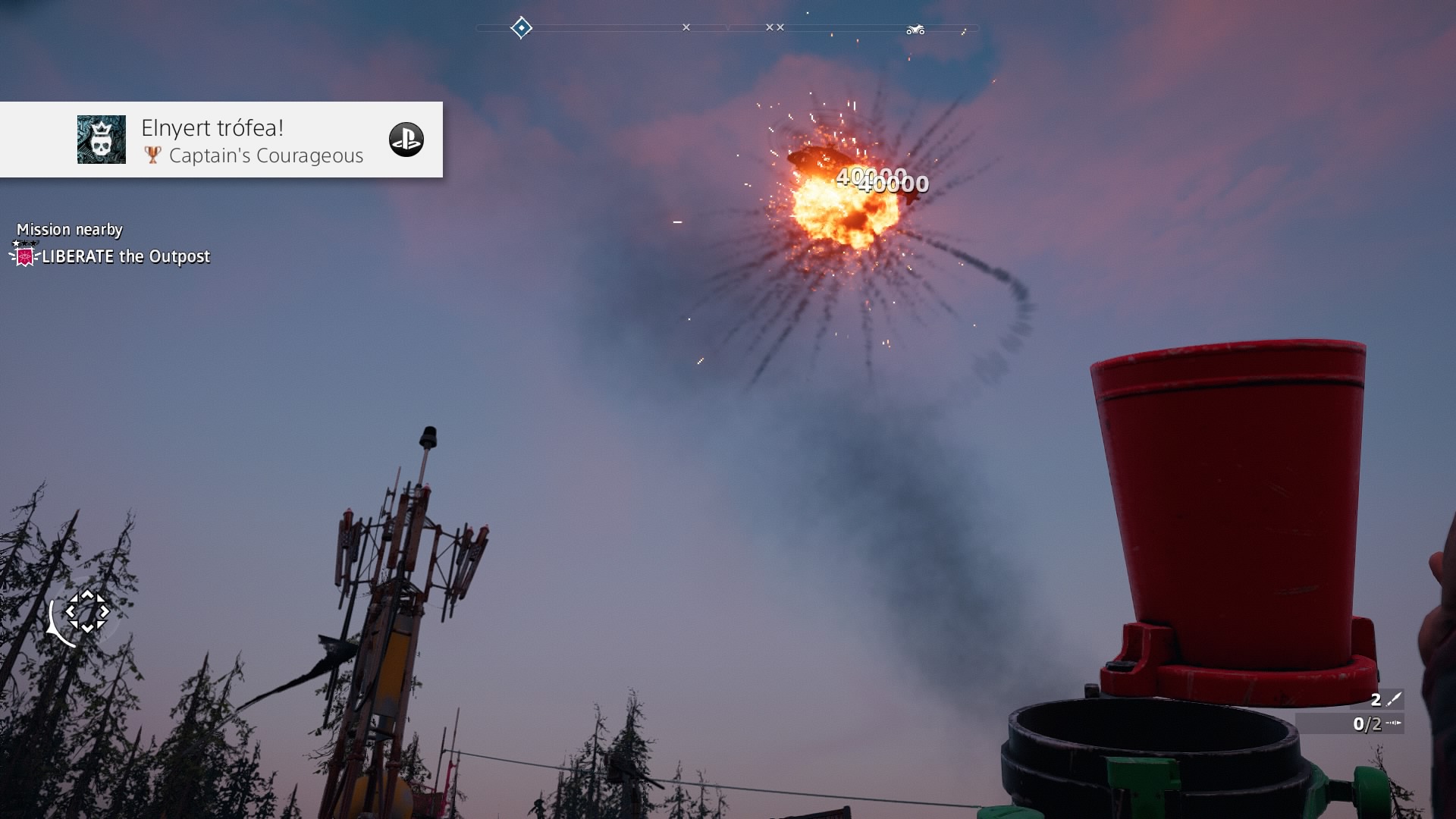Click the diamond objective marker on compass
This screenshot has width=1456, height=819.
[x=521, y=28]
